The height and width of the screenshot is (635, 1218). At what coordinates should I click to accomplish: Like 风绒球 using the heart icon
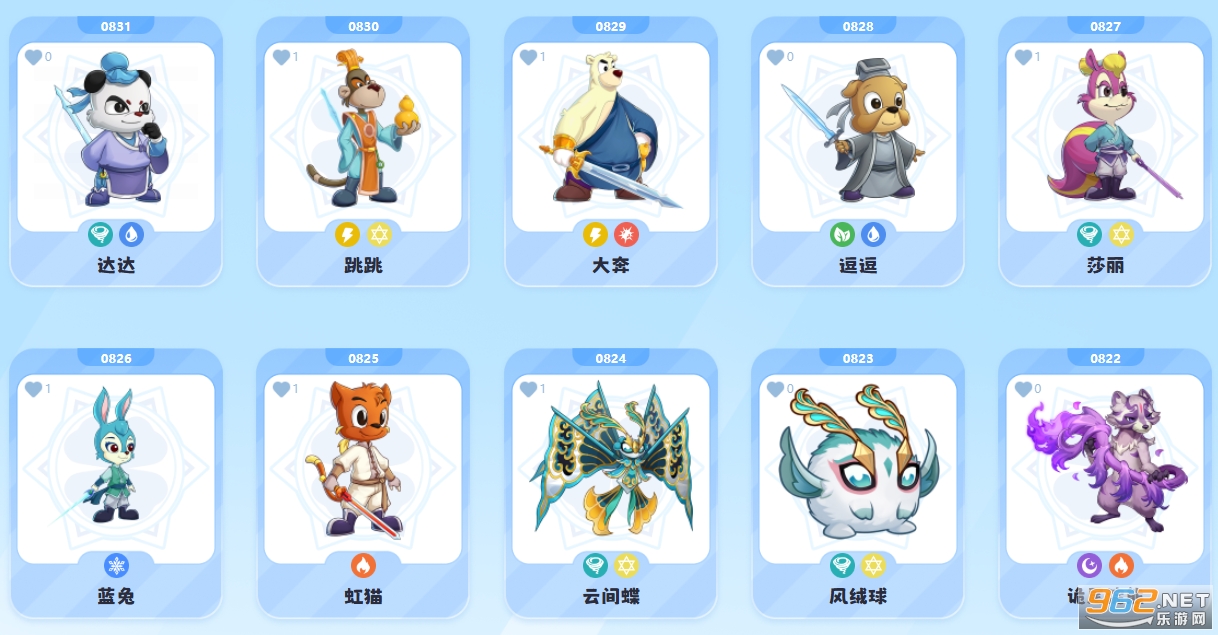point(775,389)
